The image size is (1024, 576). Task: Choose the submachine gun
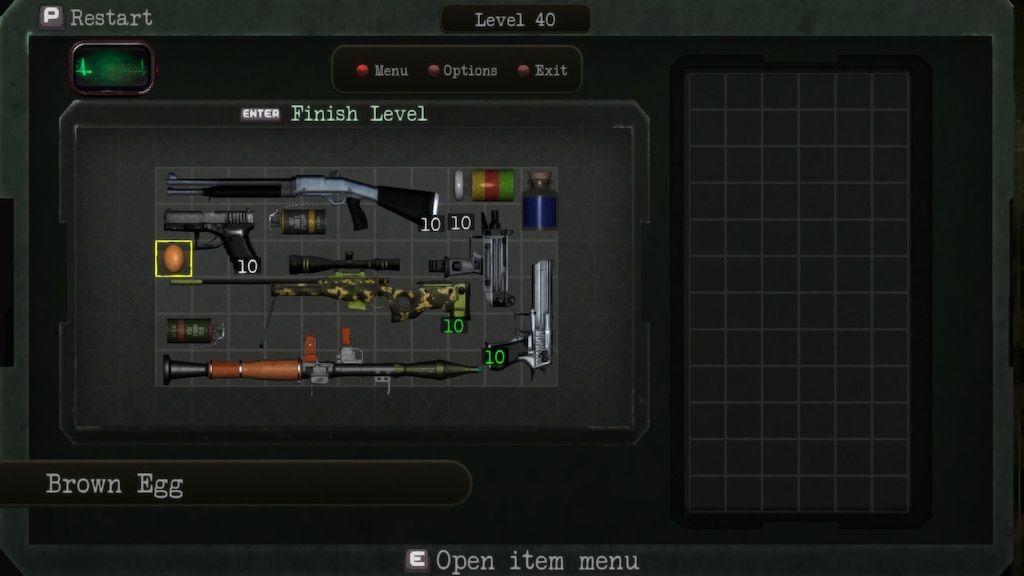pos(480,263)
